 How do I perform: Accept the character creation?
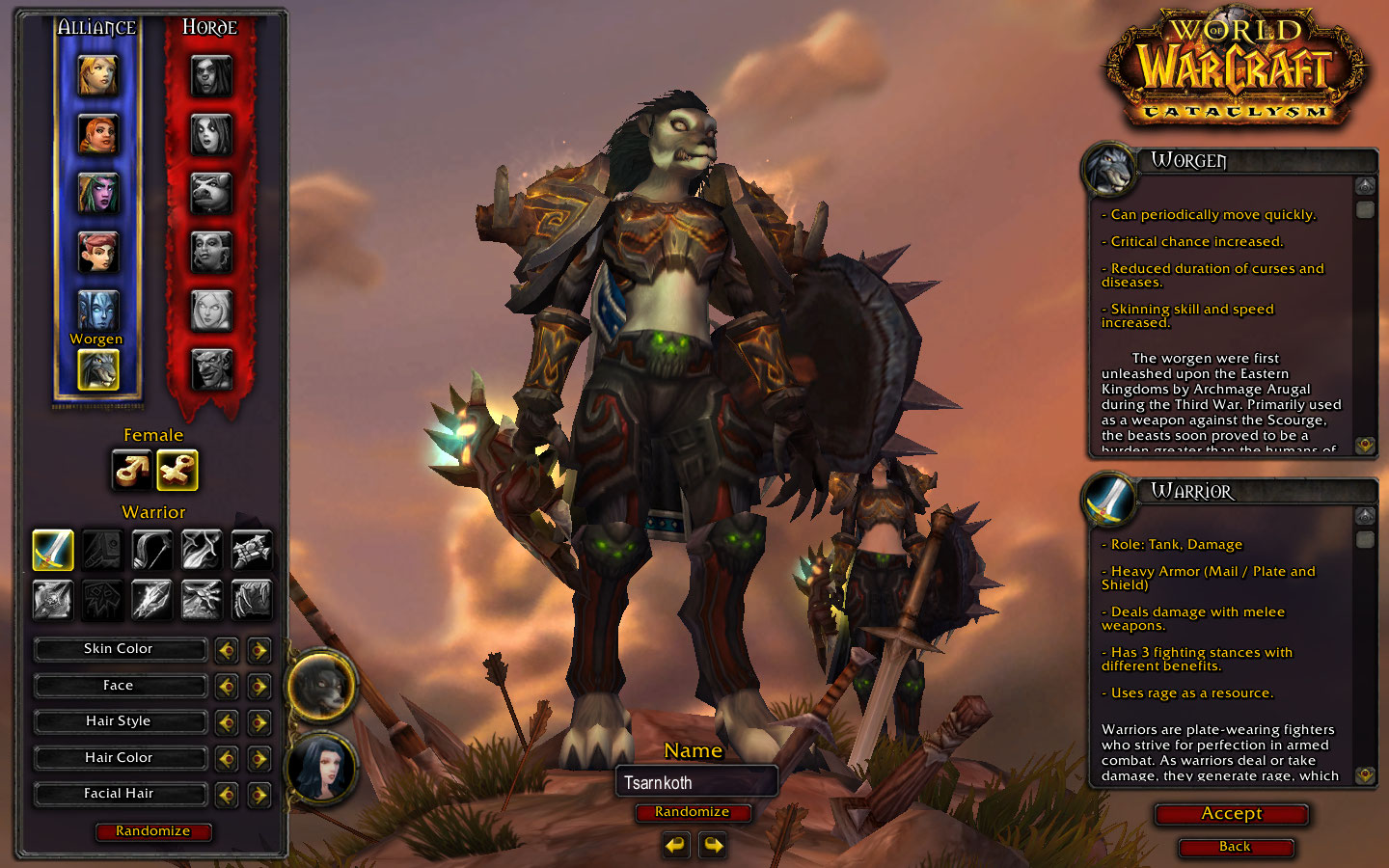tap(1231, 814)
